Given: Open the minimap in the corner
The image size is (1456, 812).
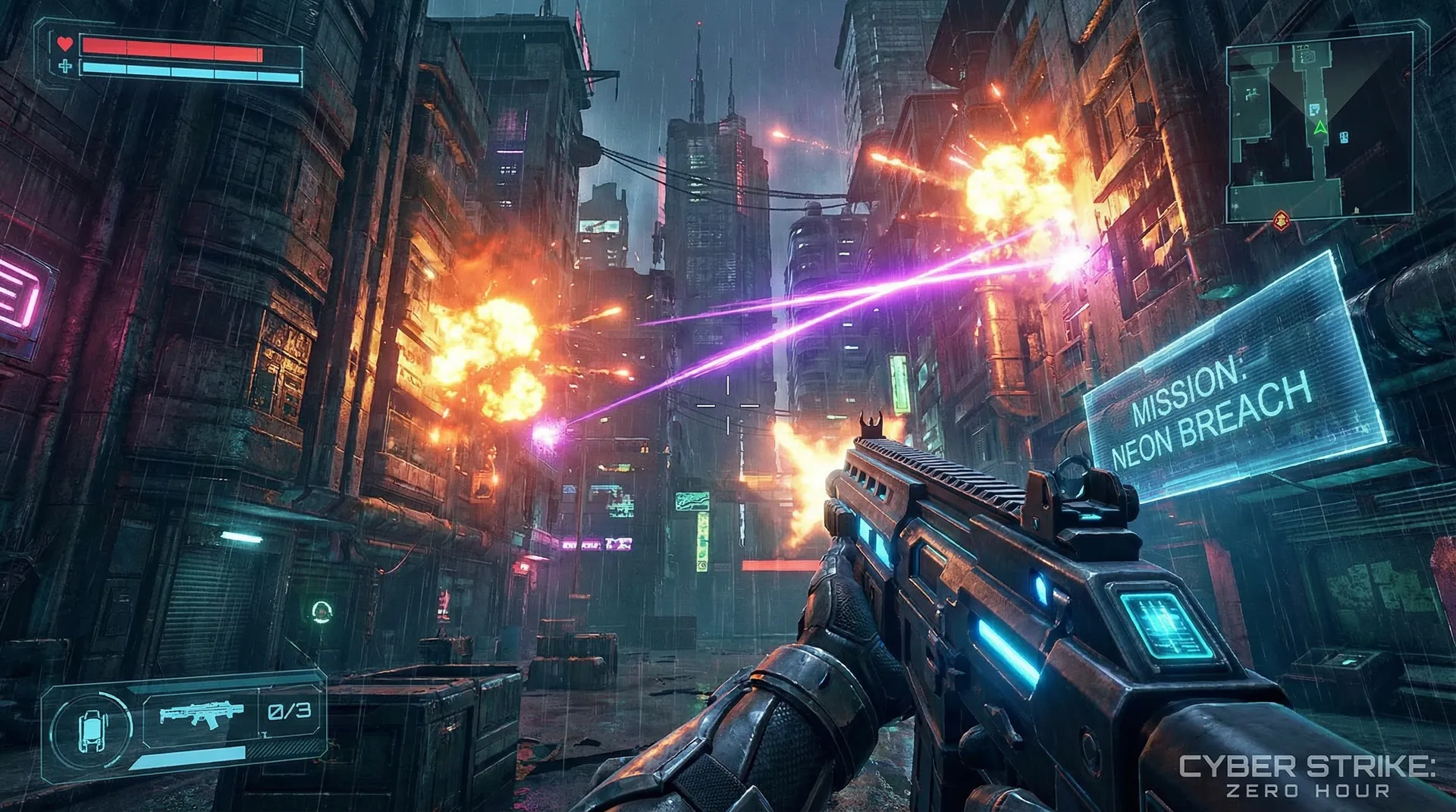Looking at the screenshot, I should pyautogui.click(x=1319, y=127).
